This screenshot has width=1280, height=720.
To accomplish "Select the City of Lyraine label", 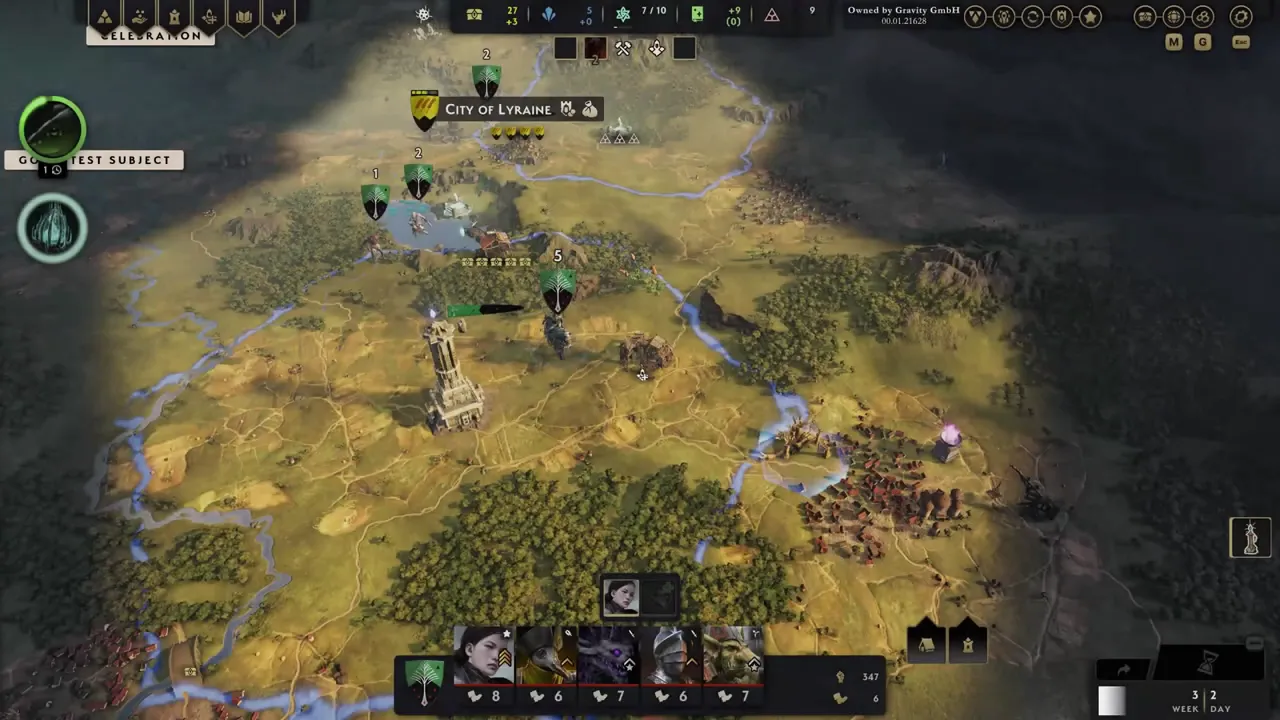I will tap(497, 109).
